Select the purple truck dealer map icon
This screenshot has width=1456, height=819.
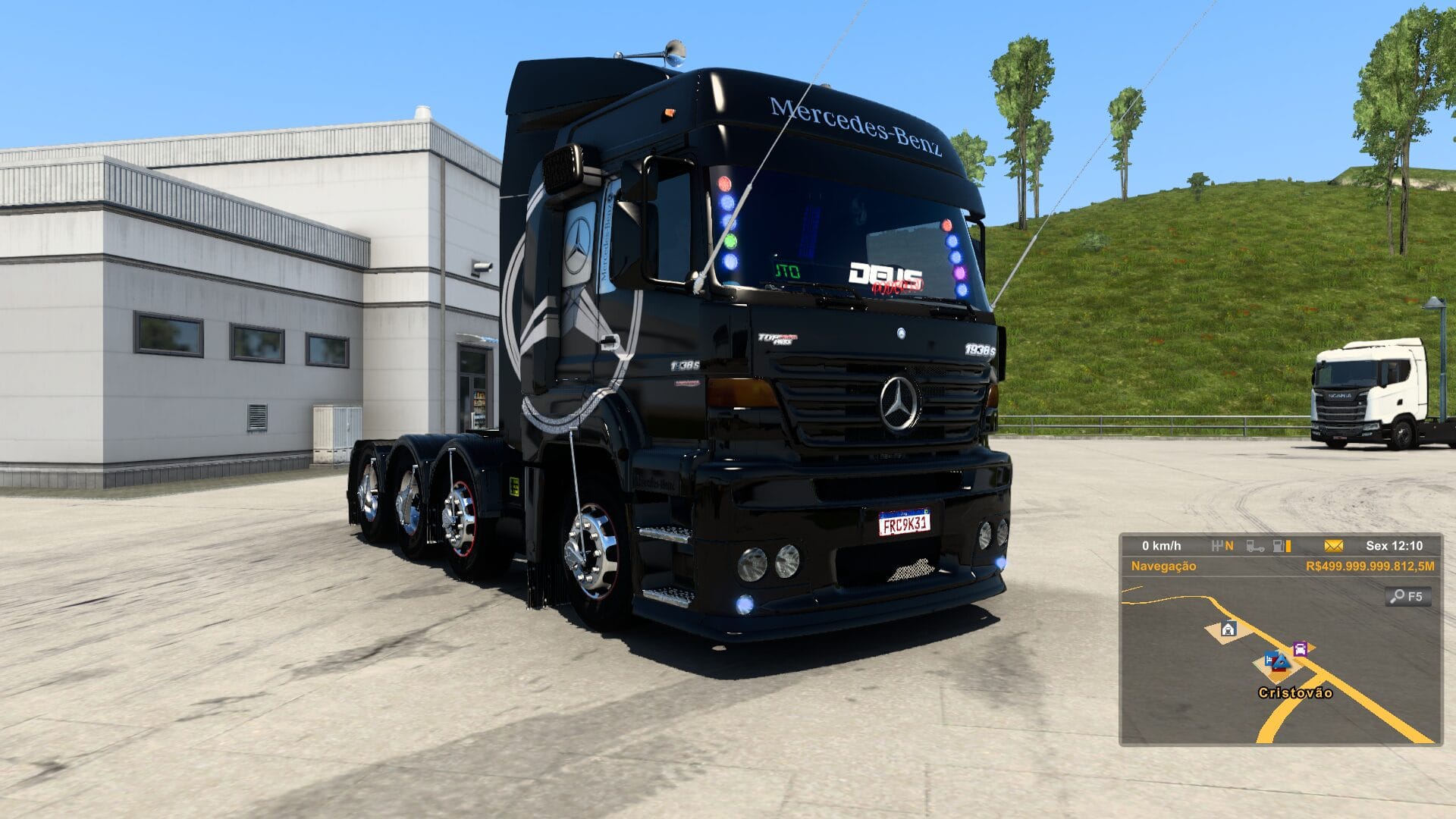[1300, 649]
